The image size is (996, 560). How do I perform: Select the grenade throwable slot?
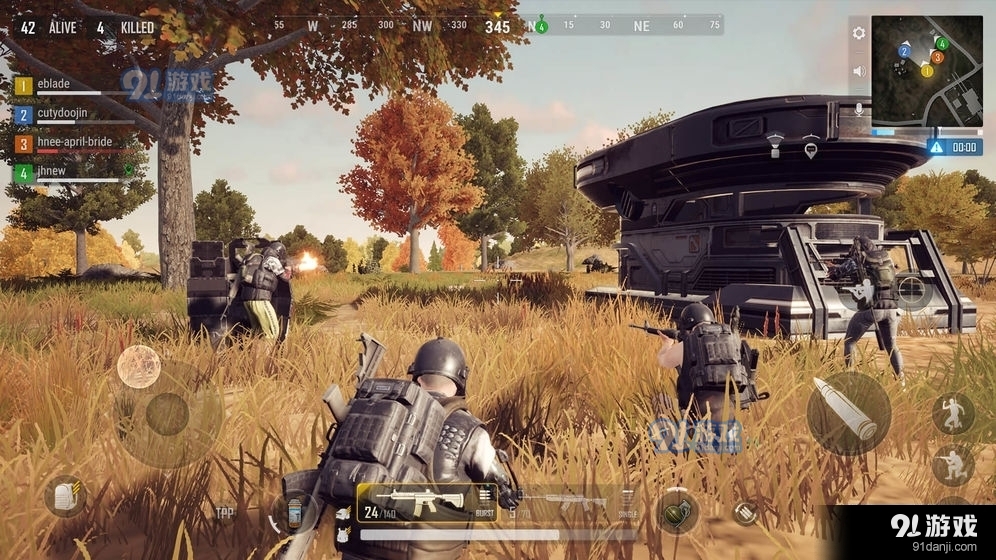click(676, 510)
